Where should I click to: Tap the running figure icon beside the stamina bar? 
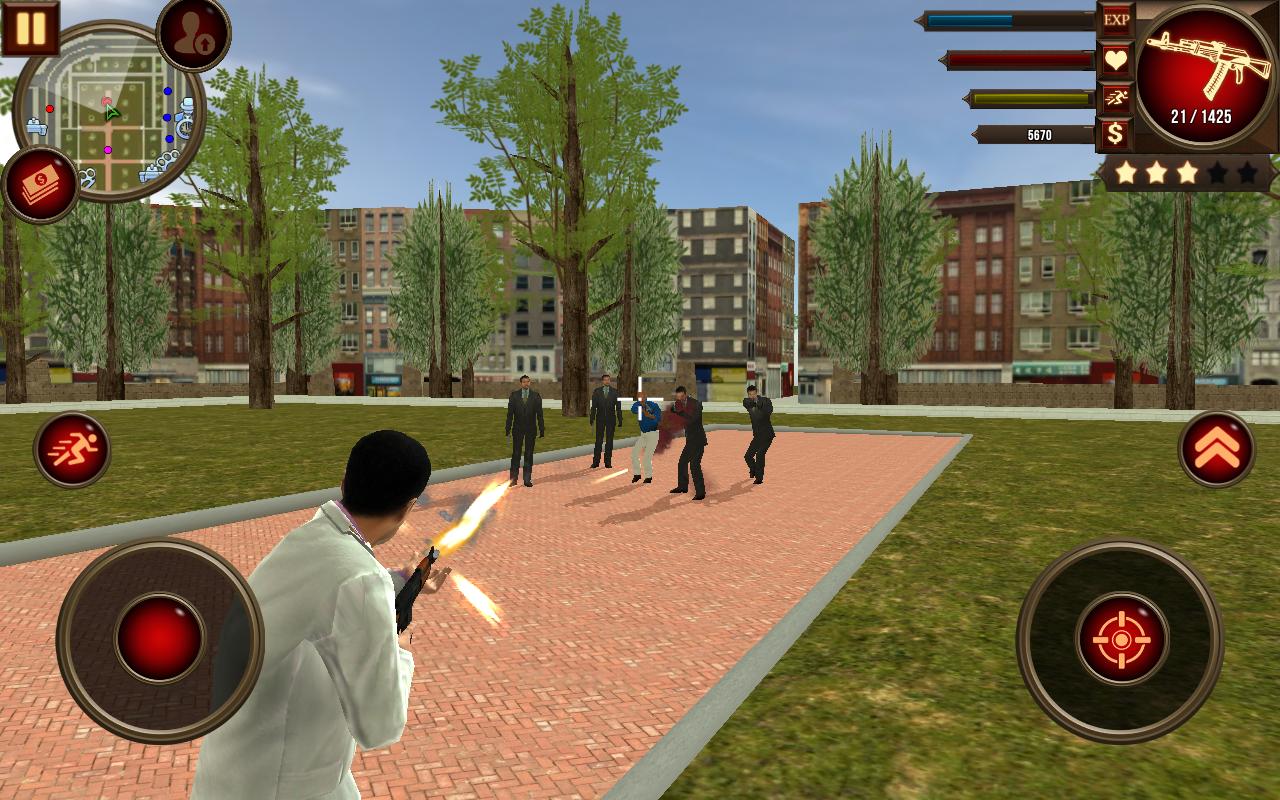click(1117, 98)
